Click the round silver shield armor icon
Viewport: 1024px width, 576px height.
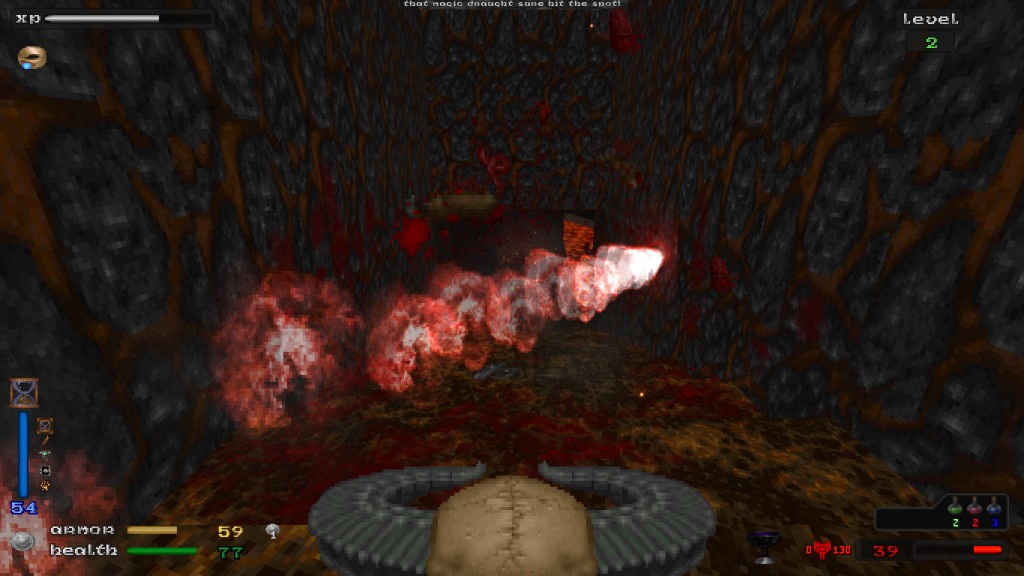tap(23, 543)
